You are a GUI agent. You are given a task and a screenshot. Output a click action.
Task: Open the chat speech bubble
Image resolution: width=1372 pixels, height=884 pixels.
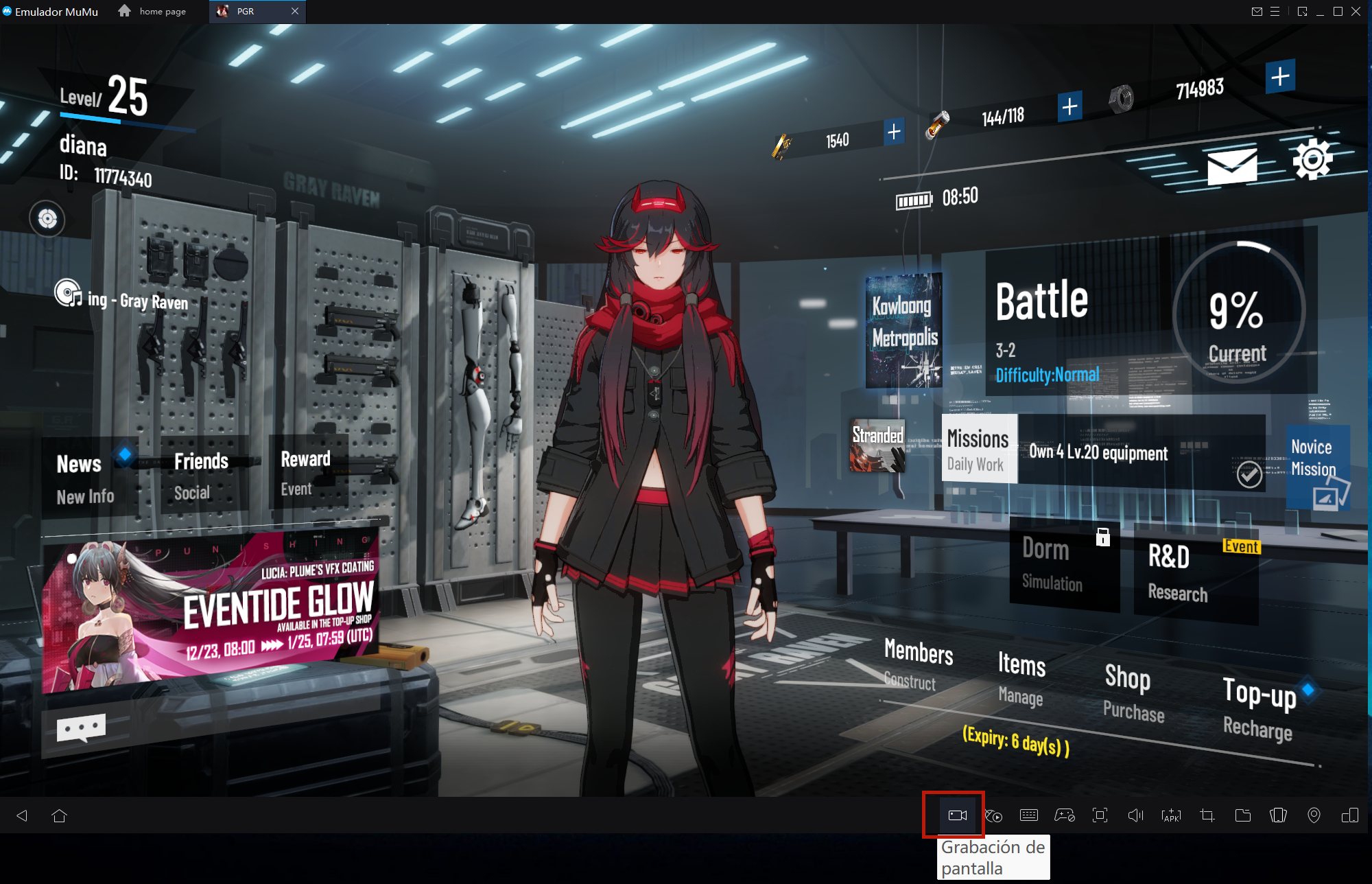coord(81,728)
